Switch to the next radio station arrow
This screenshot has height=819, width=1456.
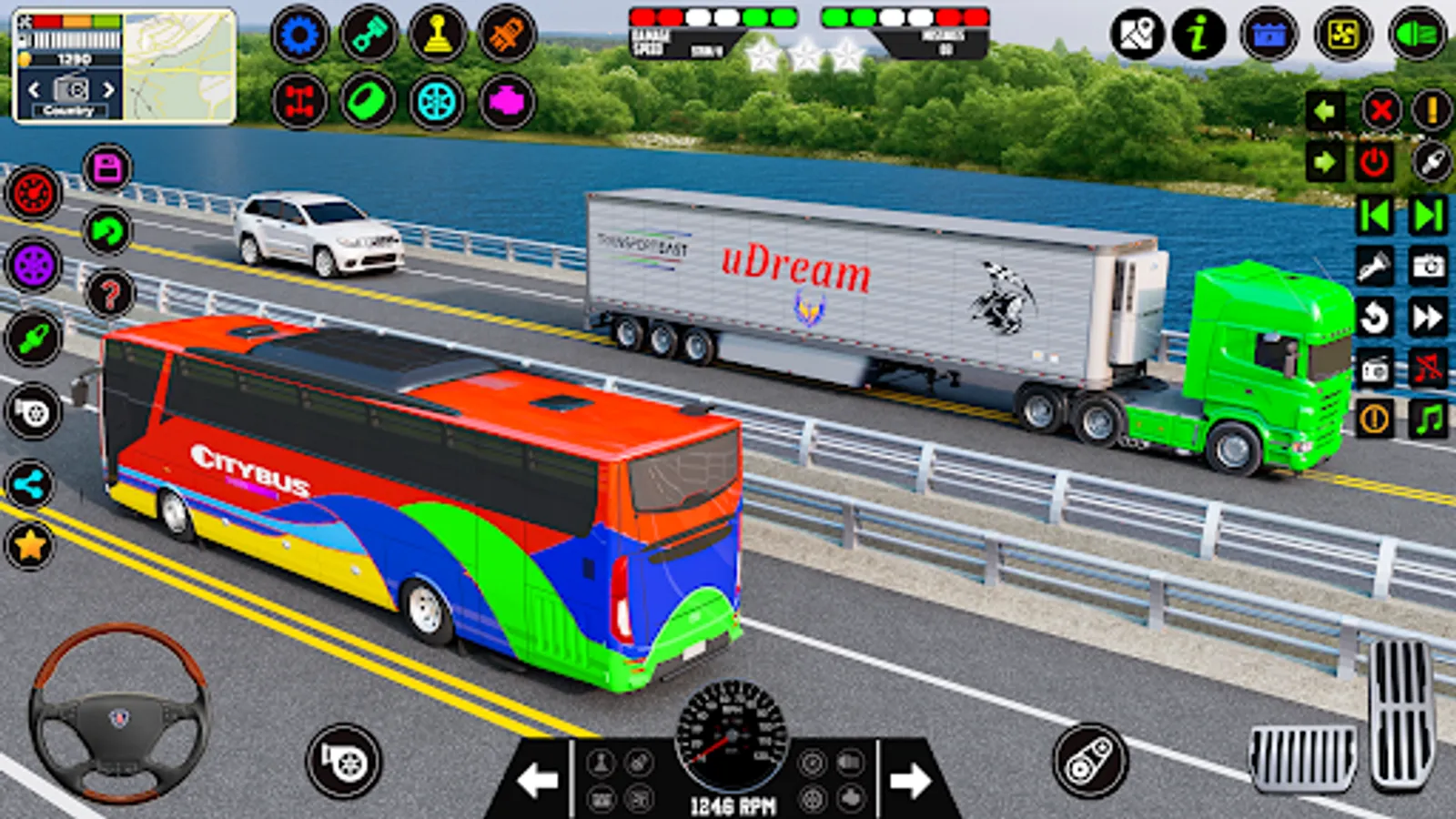108,89
